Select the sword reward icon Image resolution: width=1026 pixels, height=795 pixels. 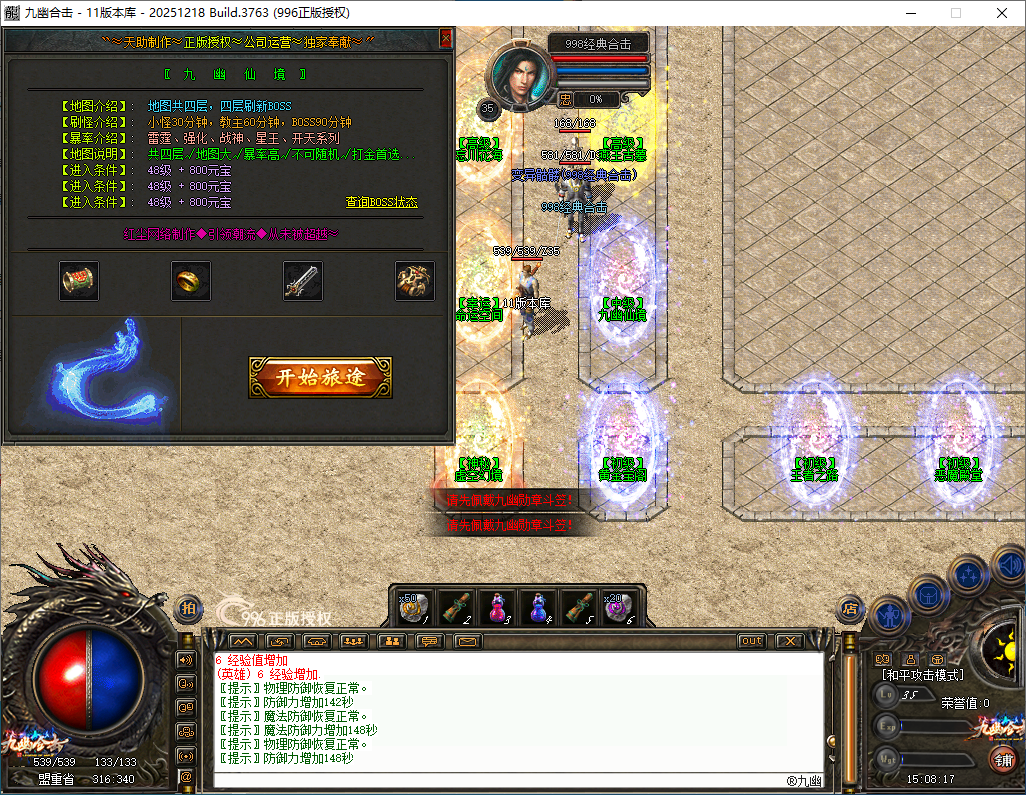(302, 281)
